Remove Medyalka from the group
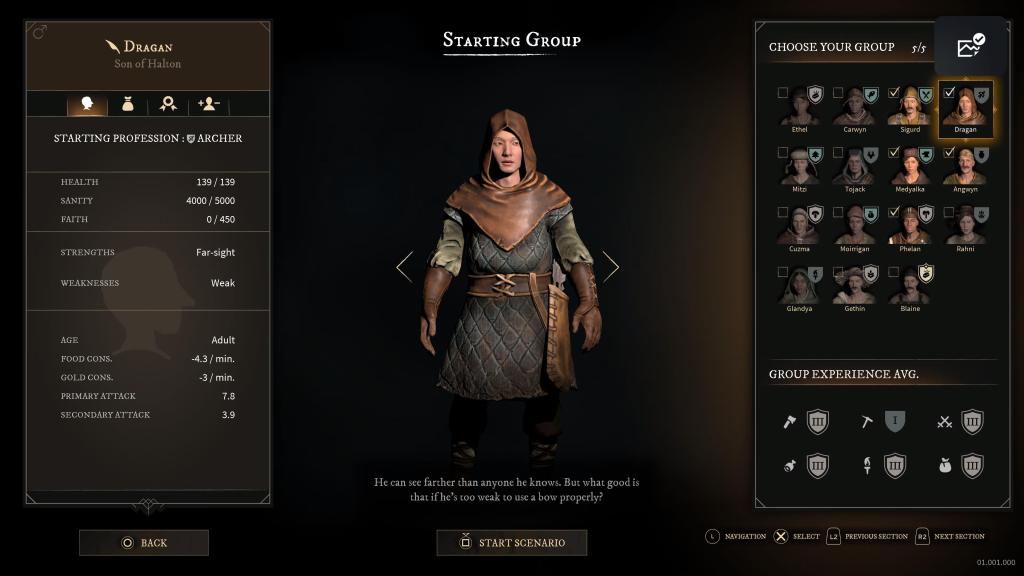This screenshot has height=576, width=1024. tap(894, 153)
